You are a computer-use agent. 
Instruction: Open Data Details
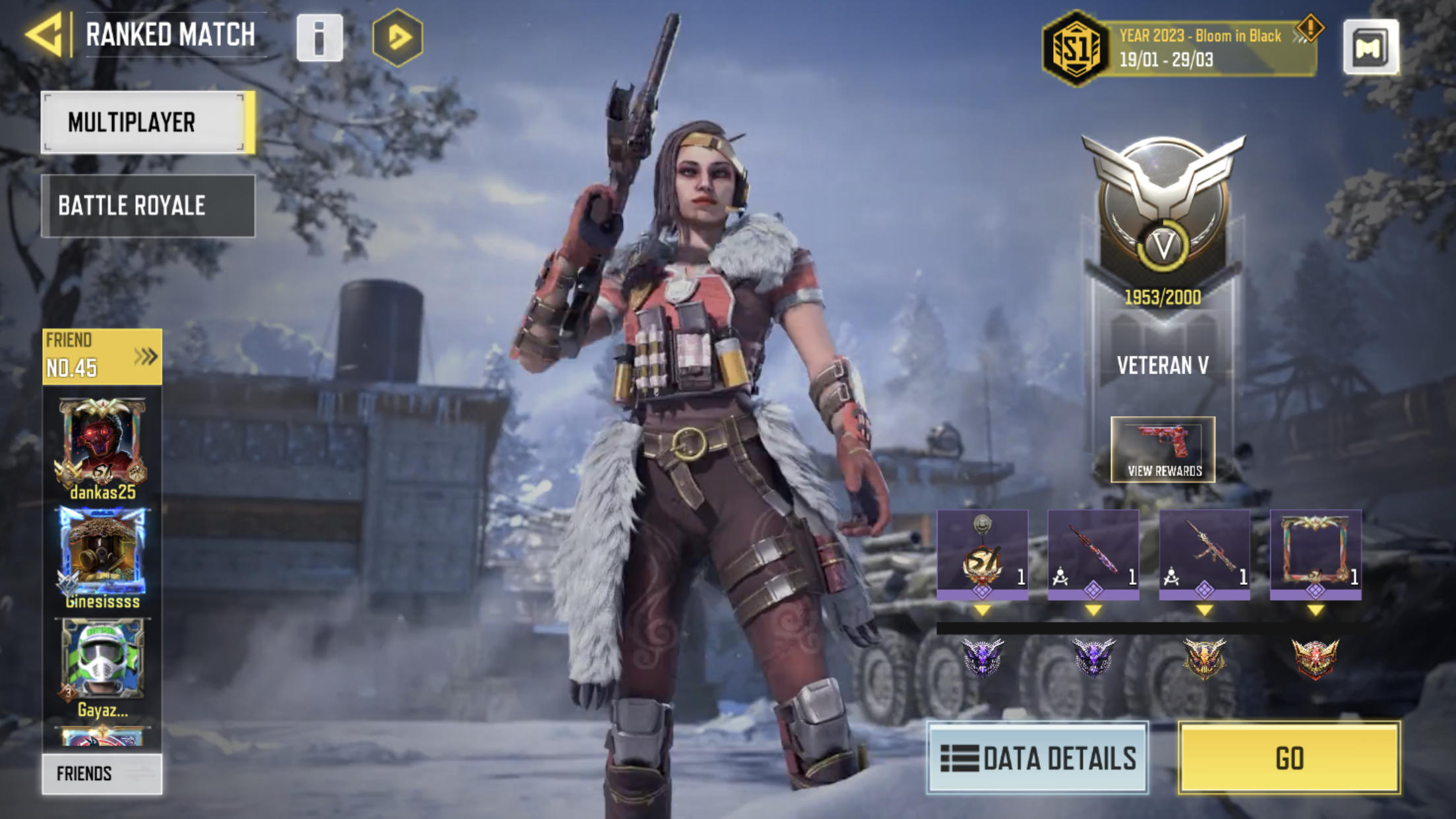coord(1037,758)
